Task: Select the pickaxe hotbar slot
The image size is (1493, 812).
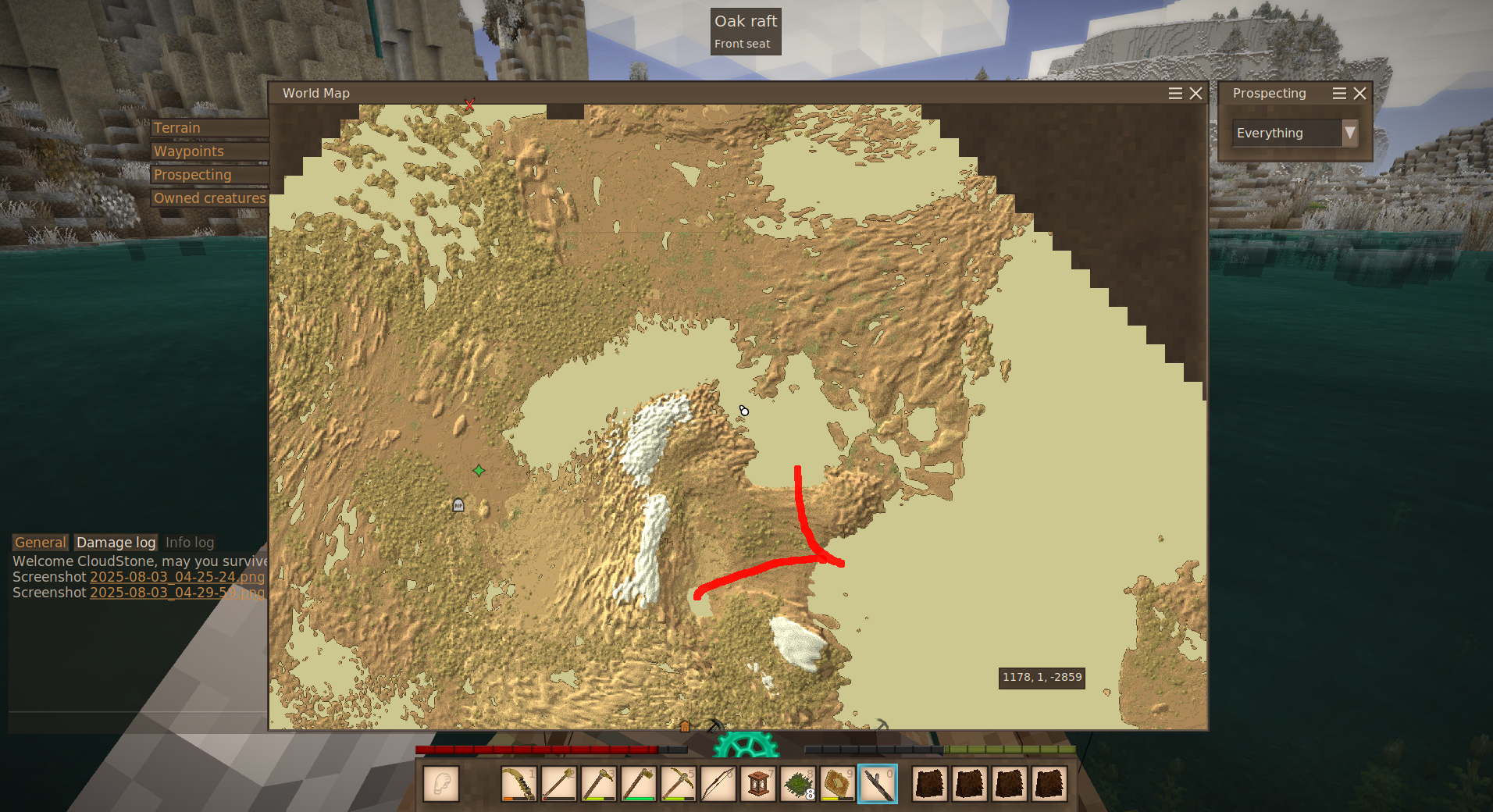Action: (x=678, y=784)
